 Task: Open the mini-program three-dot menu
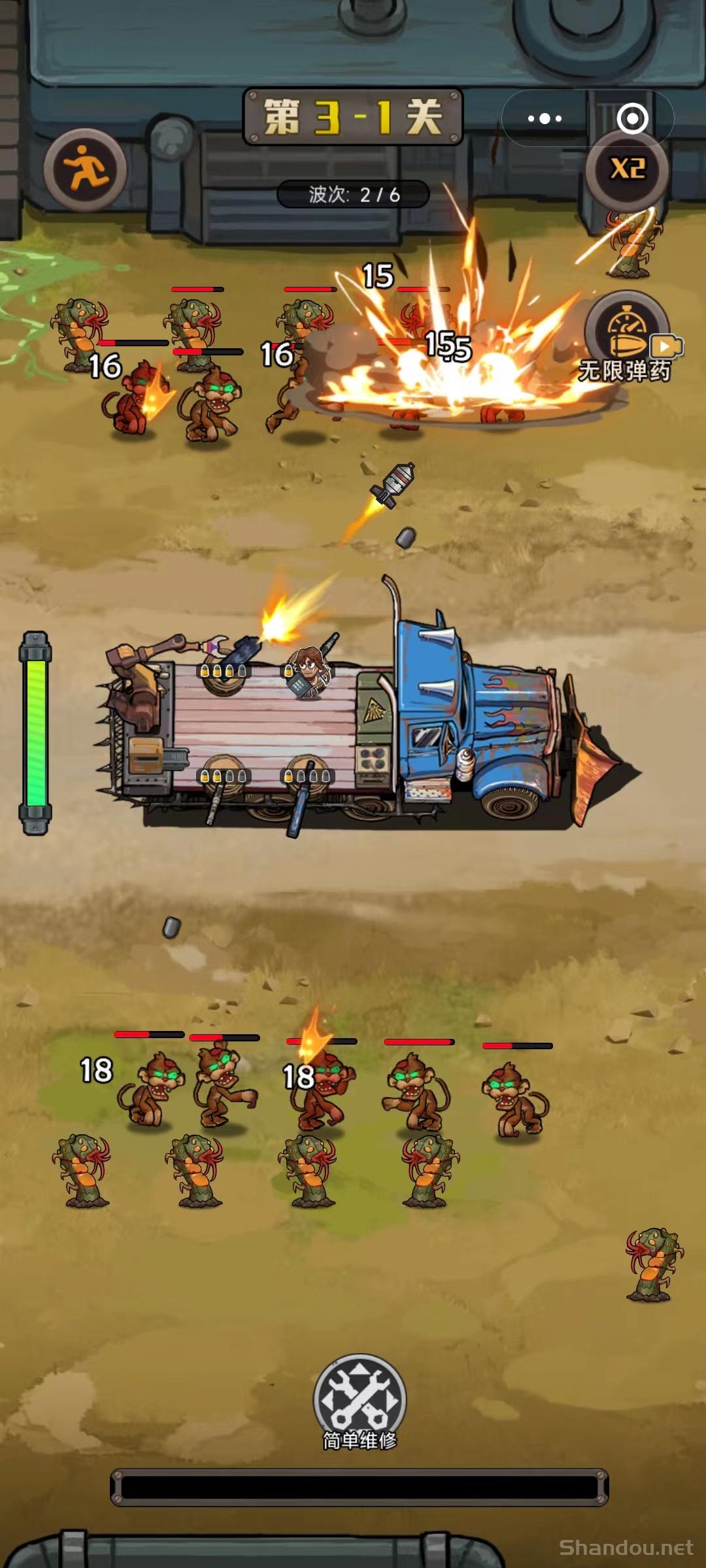tap(545, 118)
